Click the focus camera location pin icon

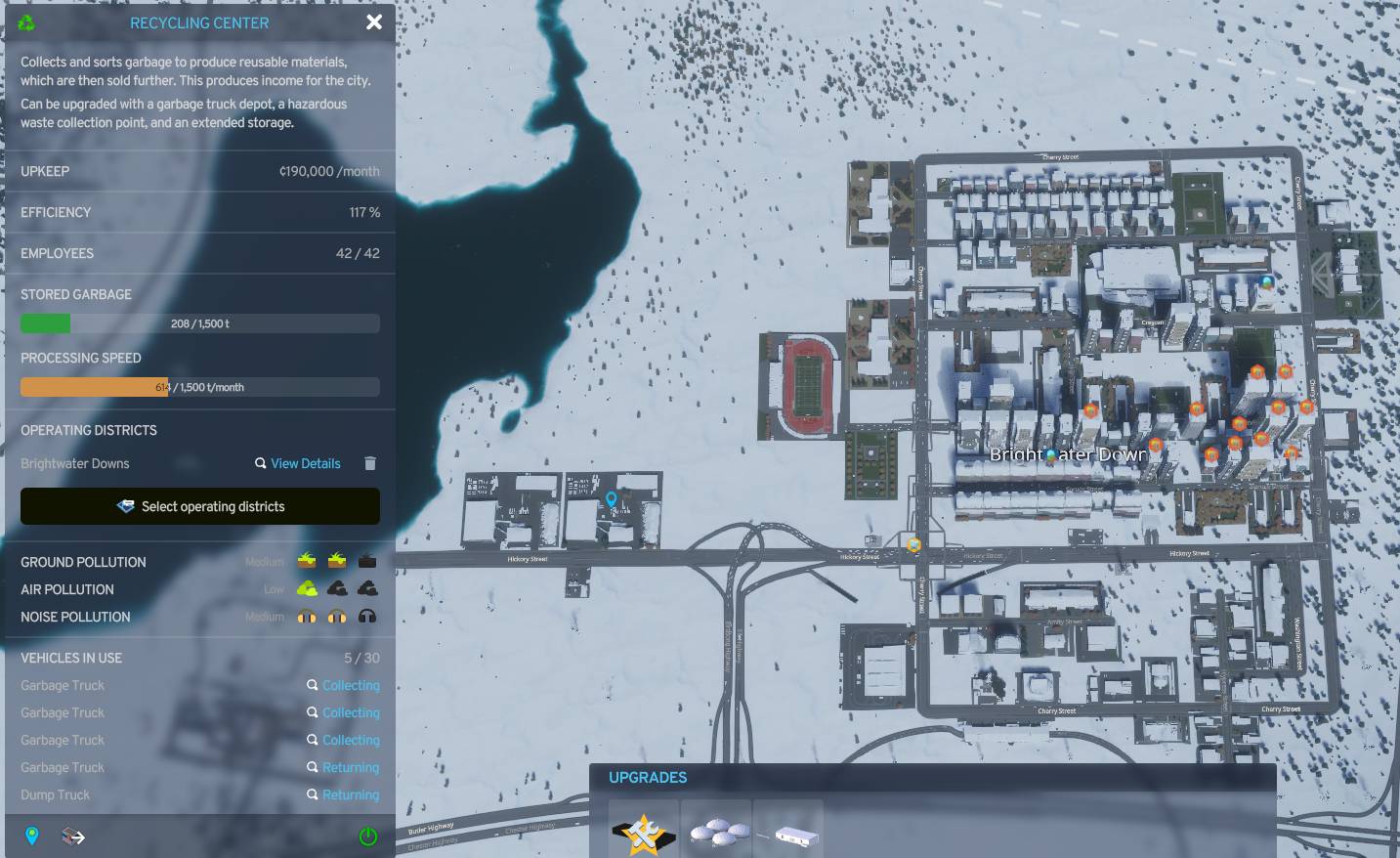[32, 837]
